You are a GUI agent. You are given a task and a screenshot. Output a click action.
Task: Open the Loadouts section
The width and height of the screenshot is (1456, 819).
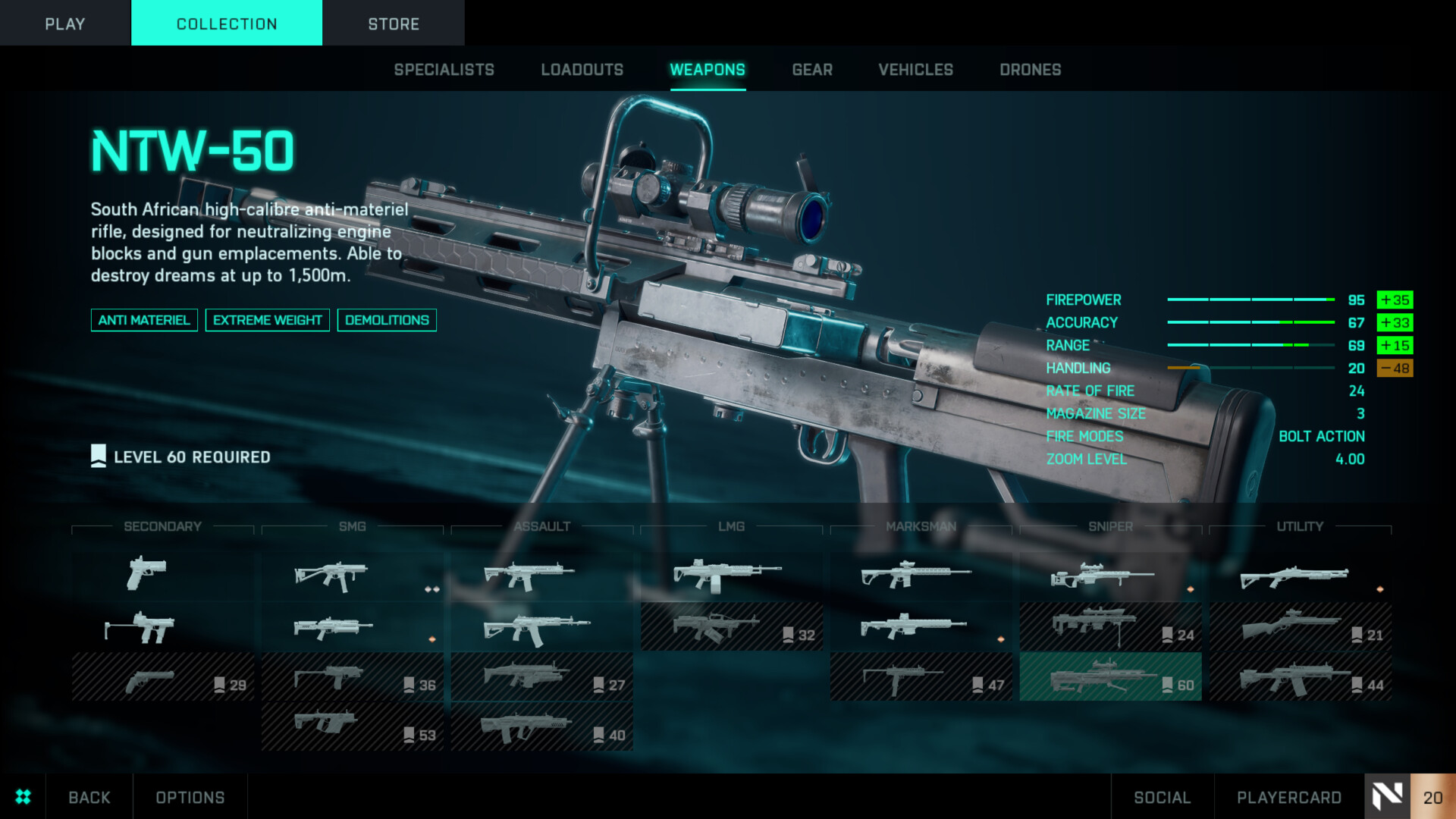pyautogui.click(x=582, y=70)
